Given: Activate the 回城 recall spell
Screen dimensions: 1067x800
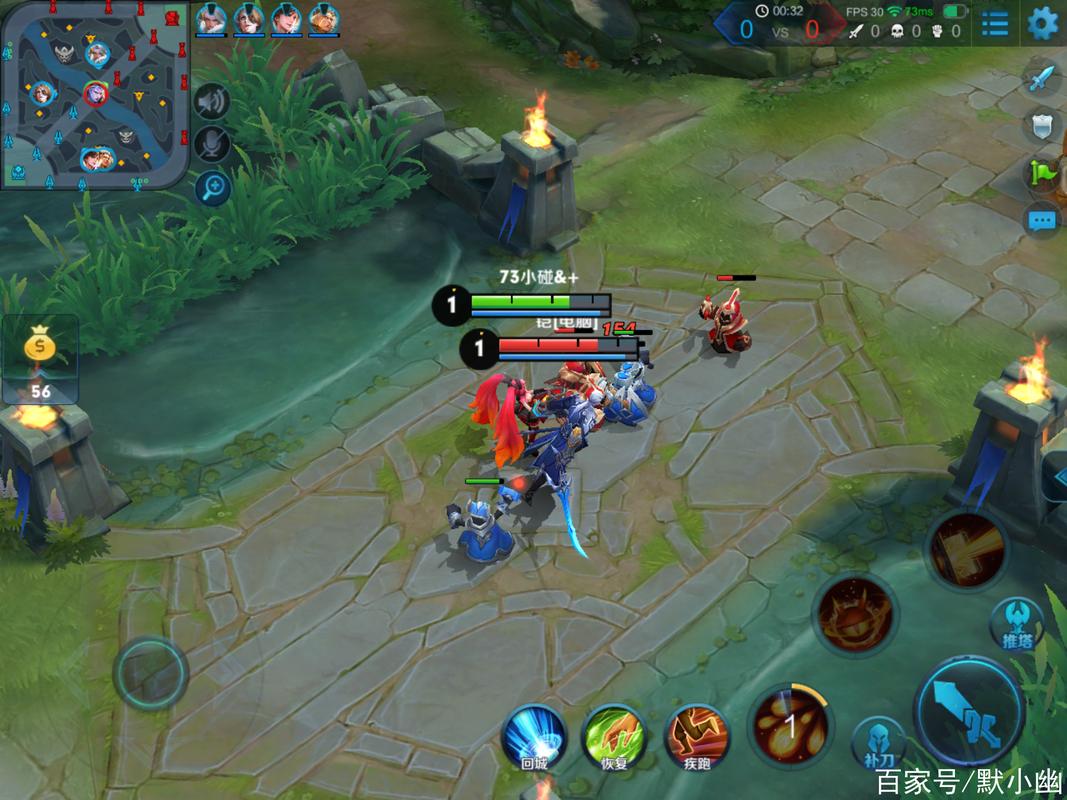Looking at the screenshot, I should click(534, 735).
